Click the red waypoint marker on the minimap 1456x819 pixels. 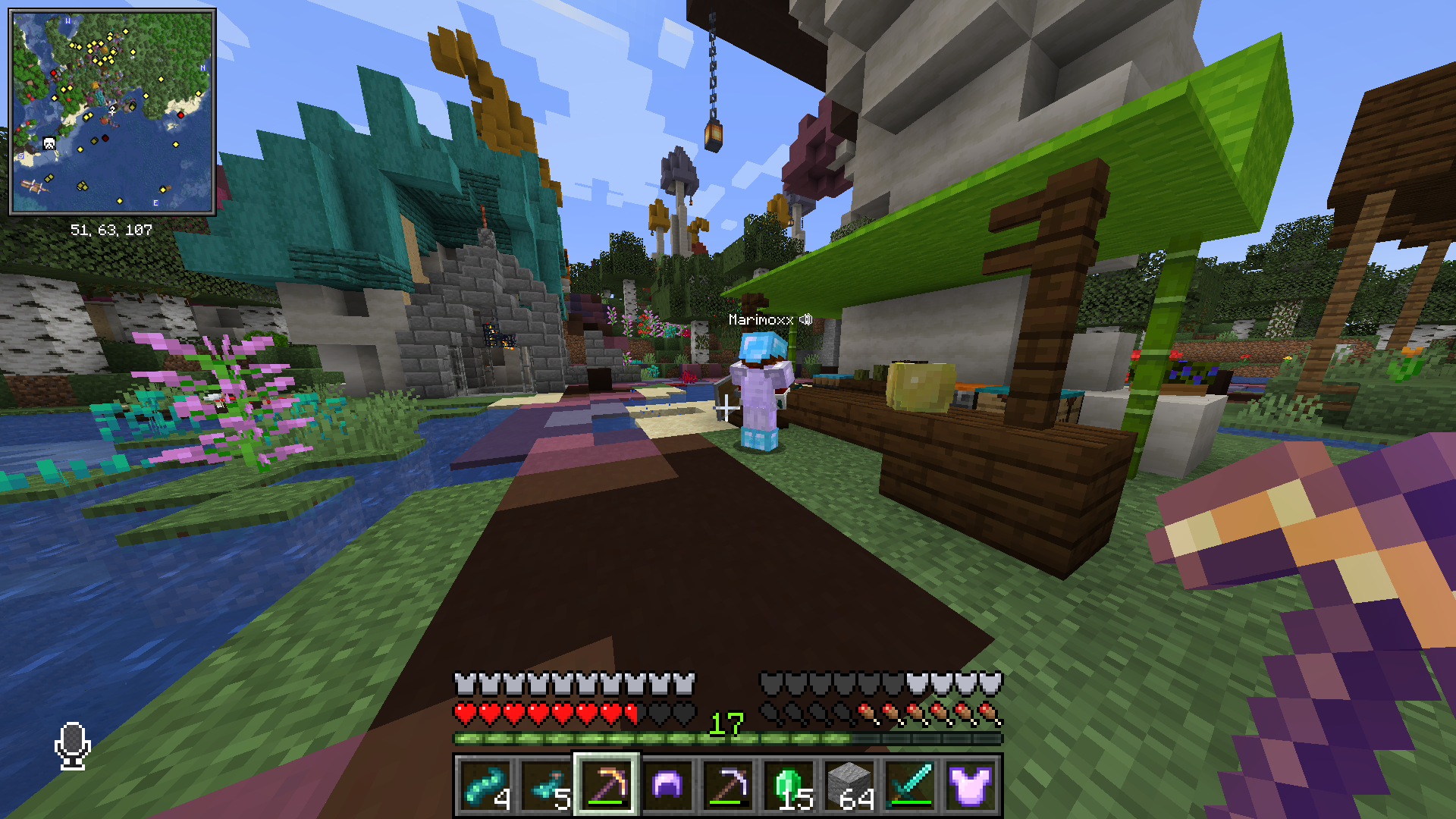53,74
